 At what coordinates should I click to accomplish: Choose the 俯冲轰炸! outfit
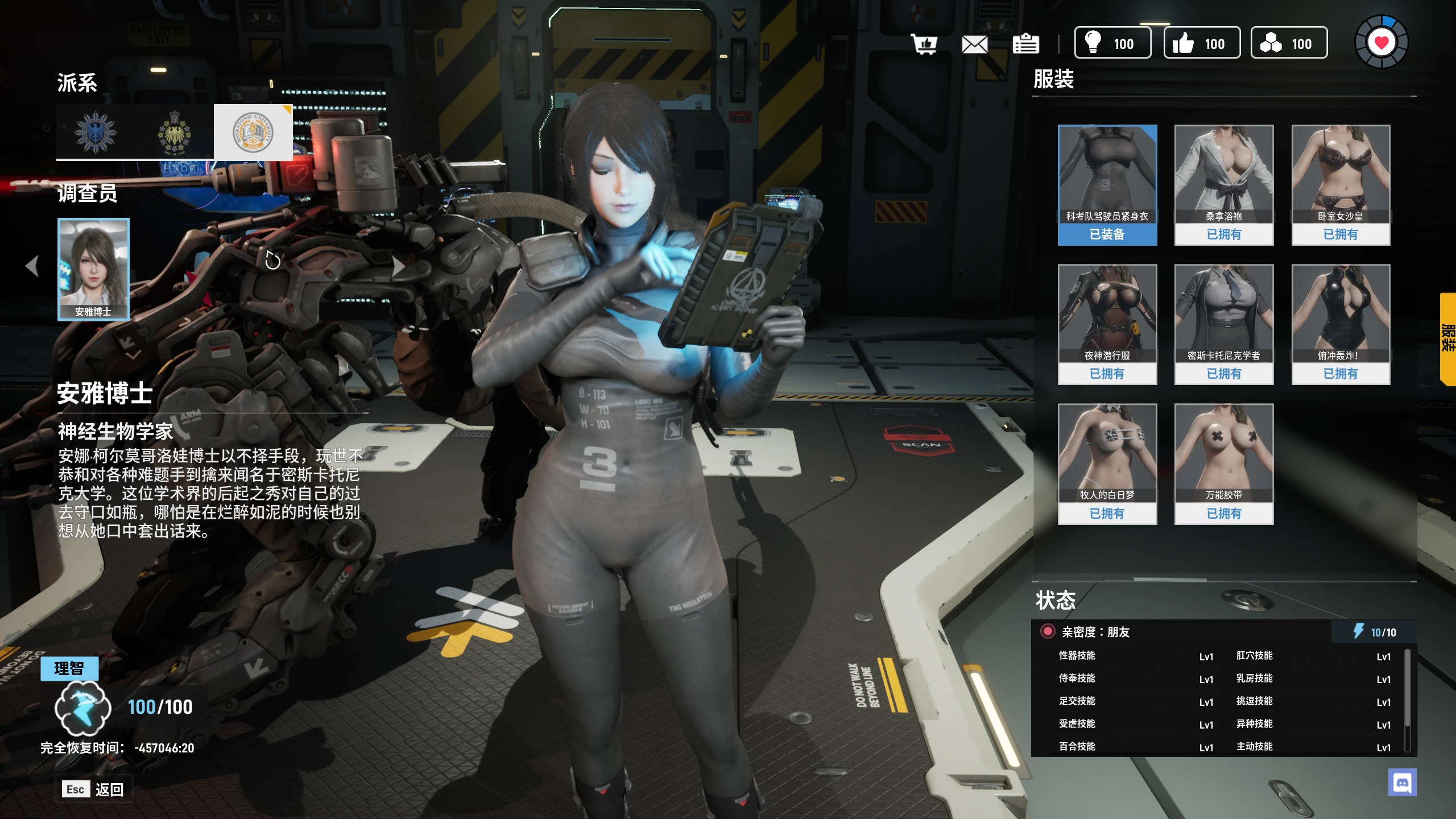click(x=1341, y=324)
